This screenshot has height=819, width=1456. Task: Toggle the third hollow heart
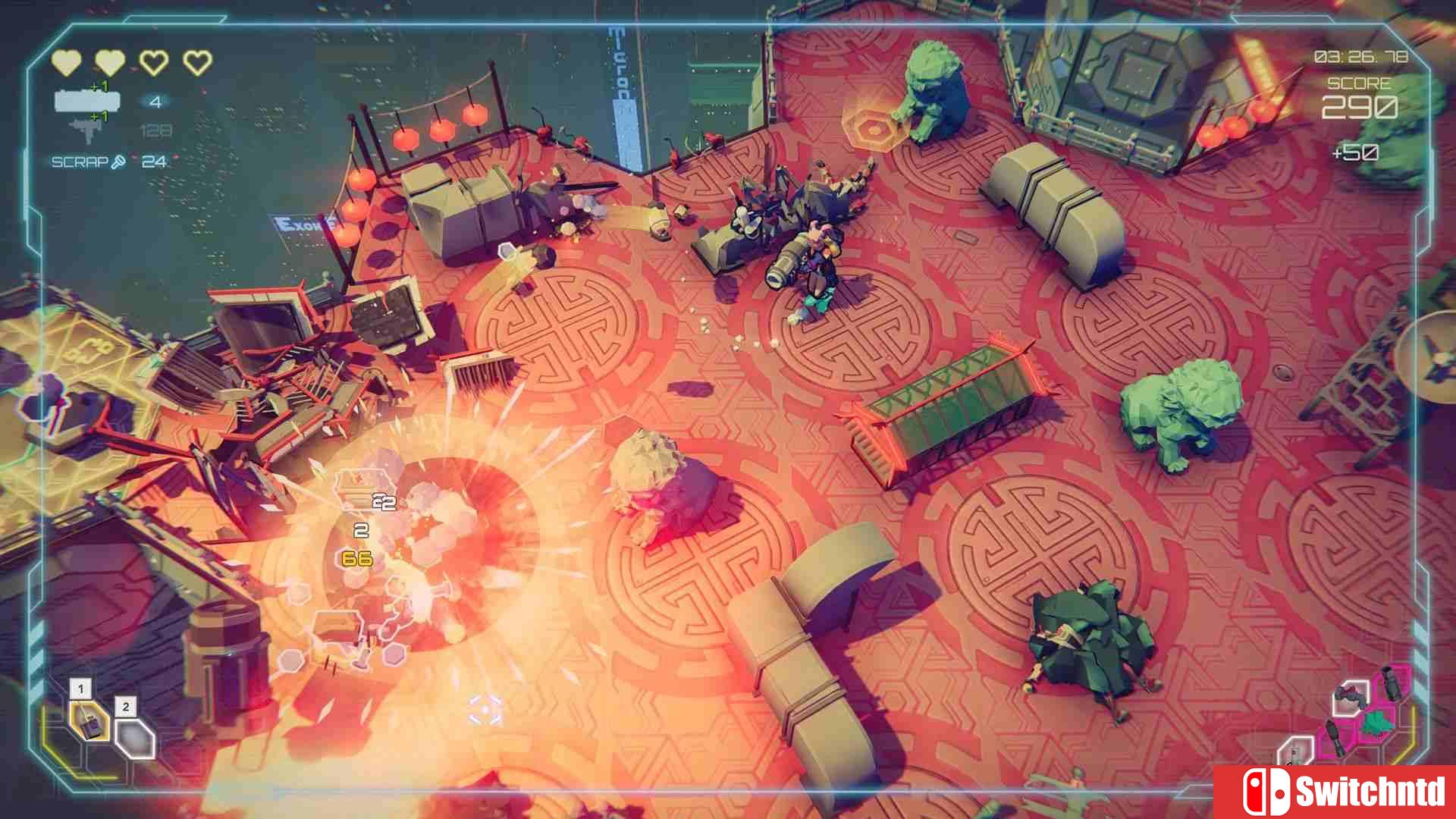pyautogui.click(x=155, y=62)
